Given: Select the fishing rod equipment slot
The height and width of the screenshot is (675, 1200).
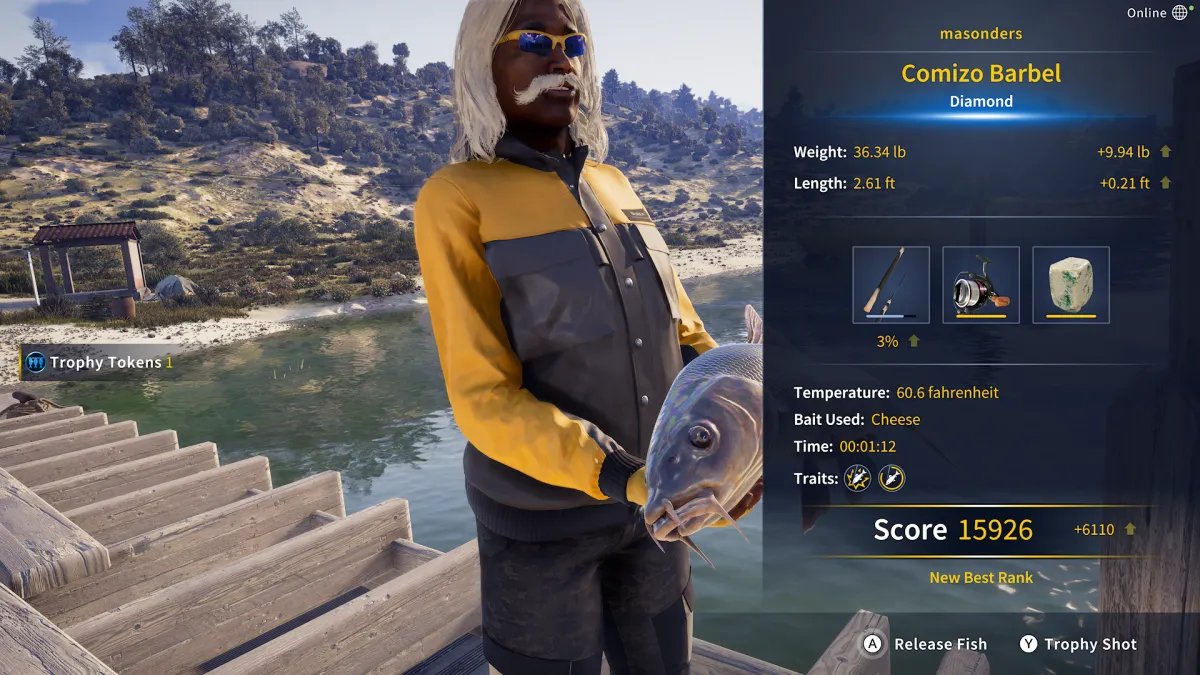Looking at the screenshot, I should point(891,285).
